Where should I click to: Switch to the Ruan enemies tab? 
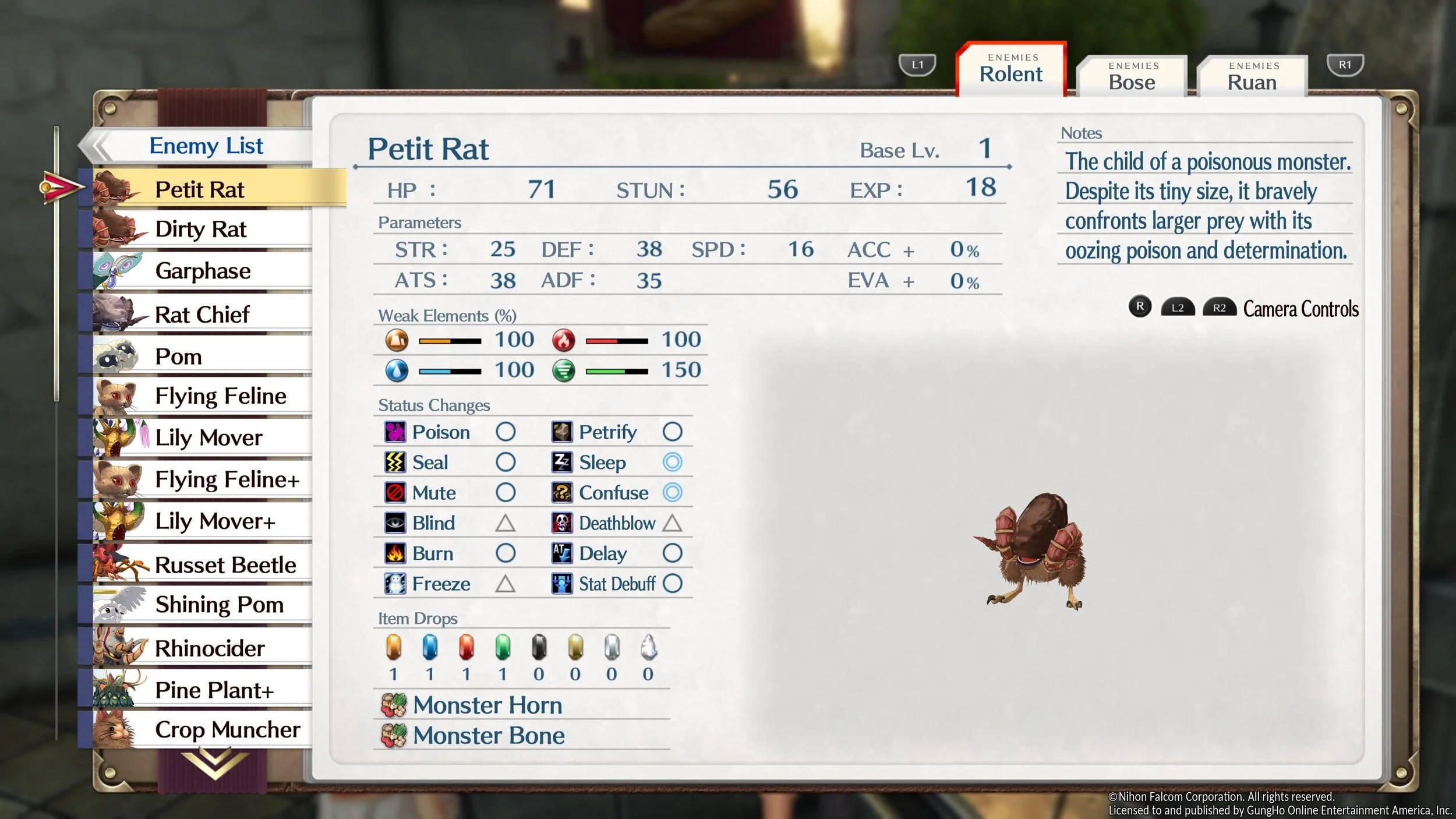[1252, 77]
